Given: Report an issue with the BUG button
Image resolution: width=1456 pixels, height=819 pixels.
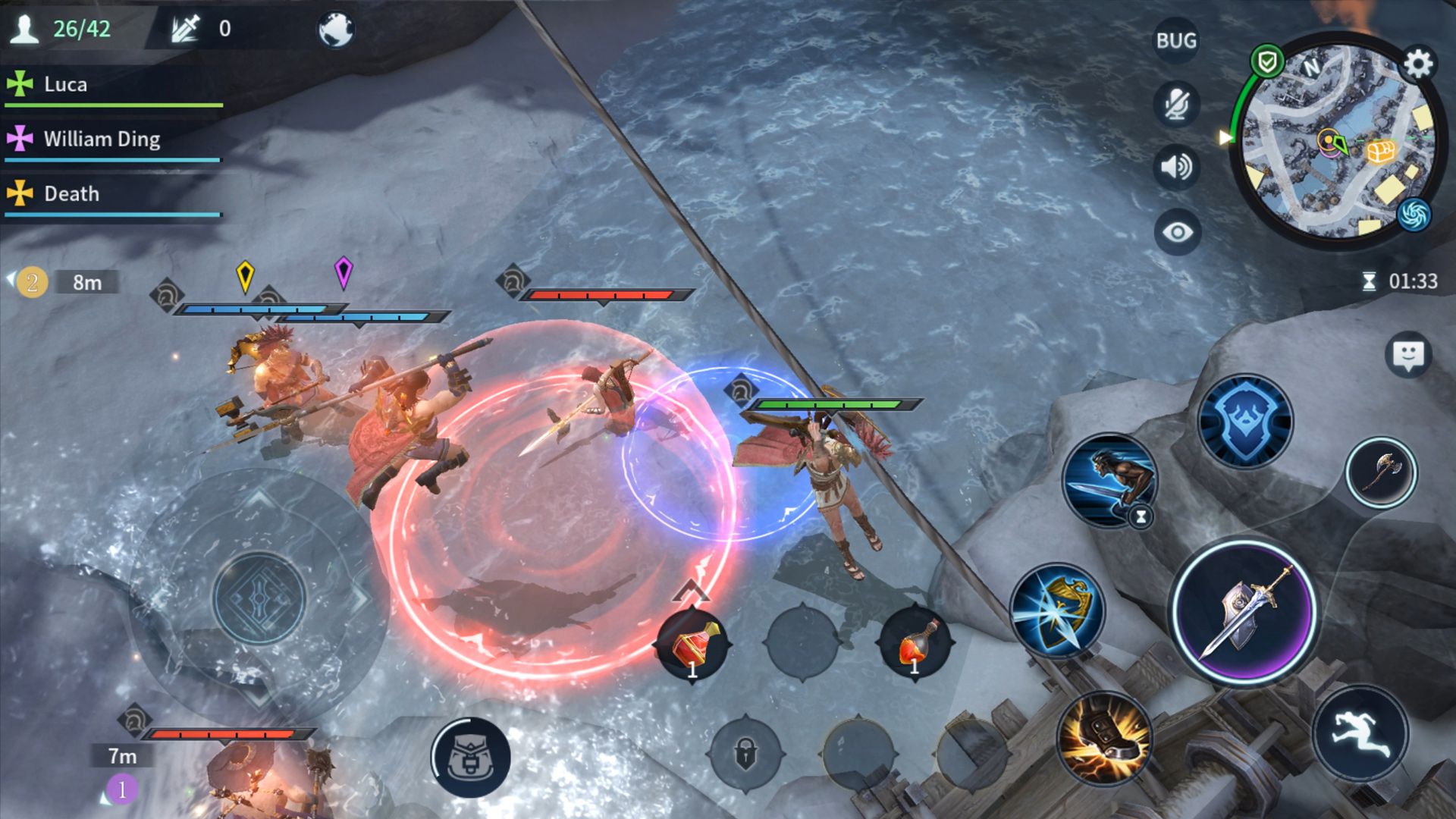Looking at the screenshot, I should tap(1176, 41).
